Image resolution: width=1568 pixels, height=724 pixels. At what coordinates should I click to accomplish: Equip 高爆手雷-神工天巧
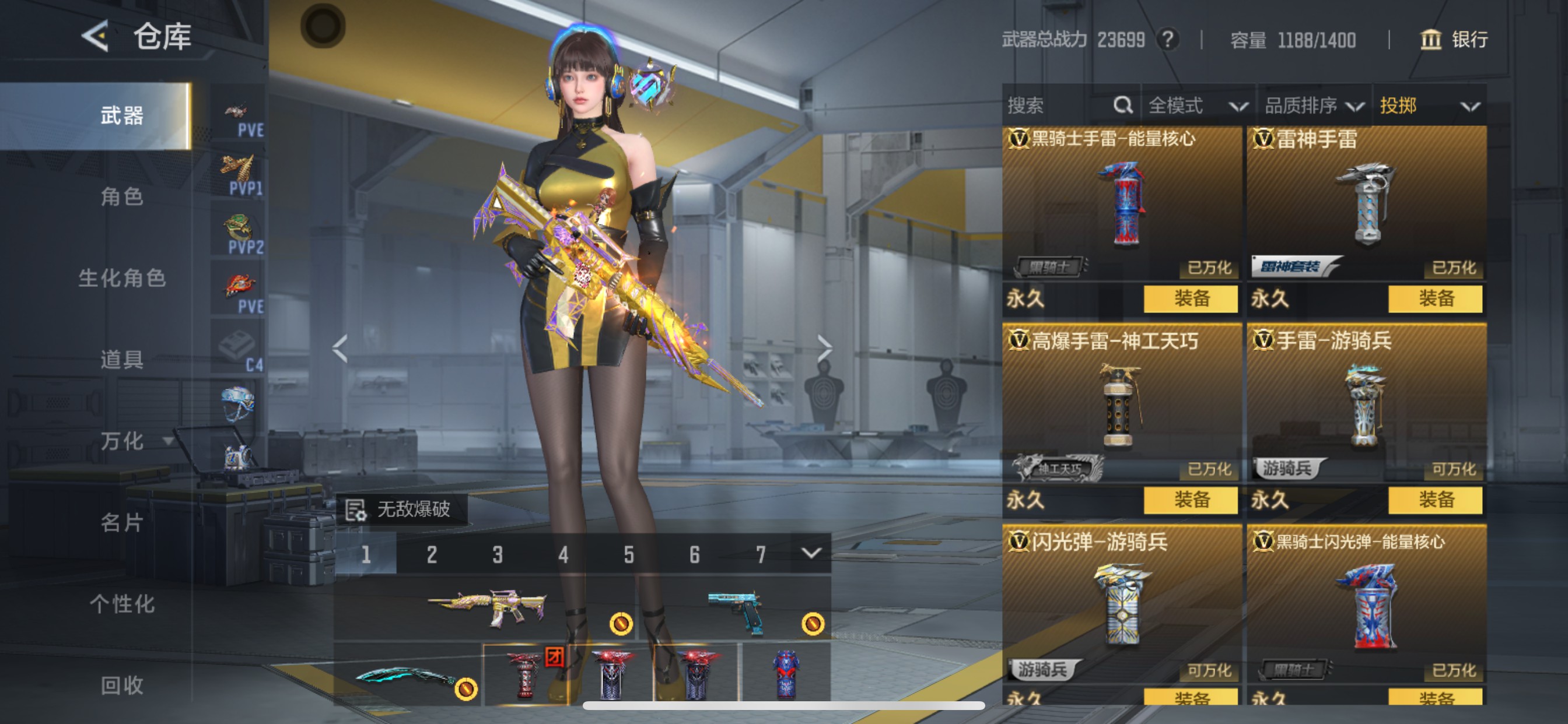tap(1190, 500)
